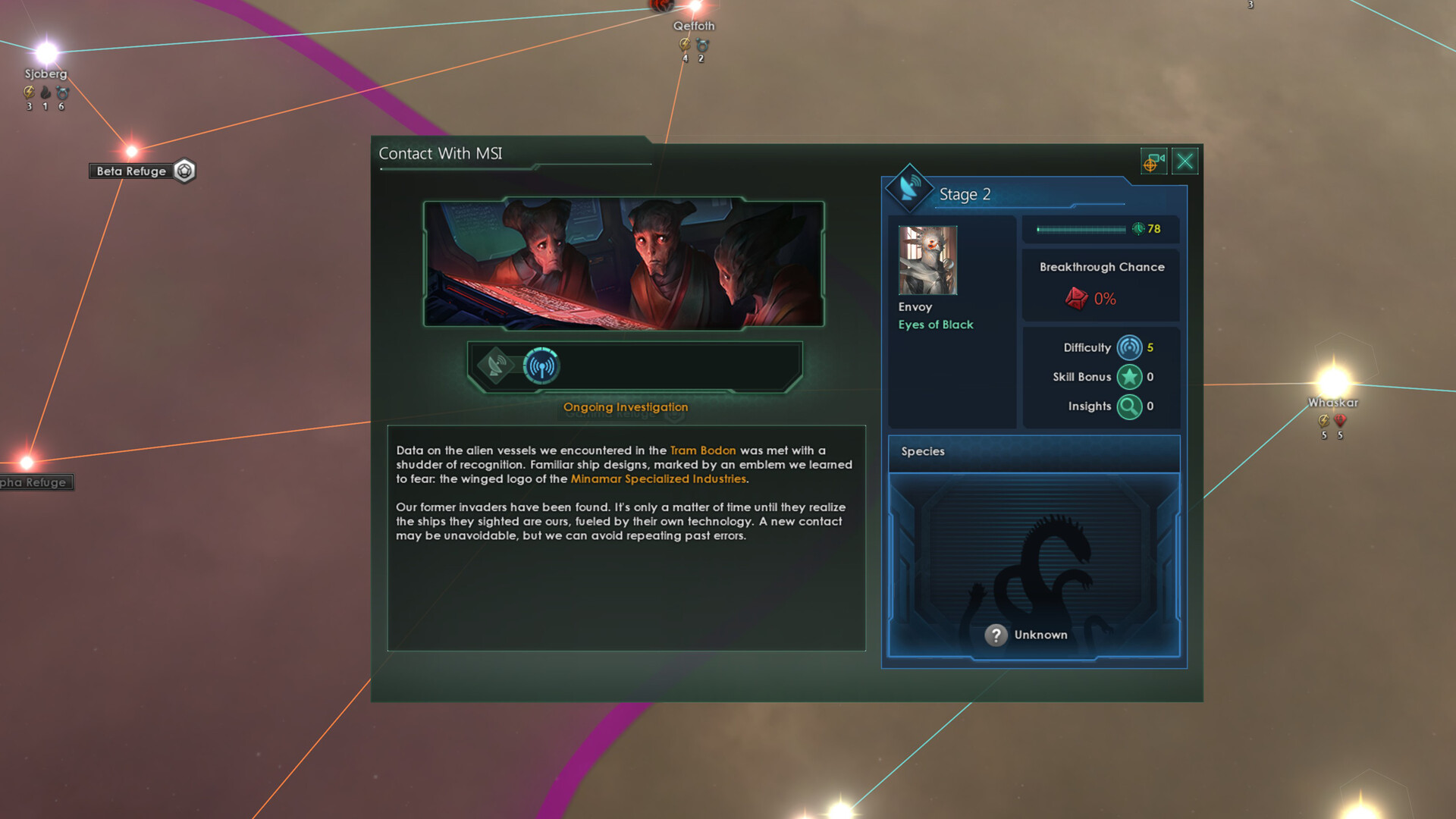This screenshot has width=1456, height=819.
Task: Open the Tram Bodon system link
Action: pyautogui.click(x=702, y=450)
